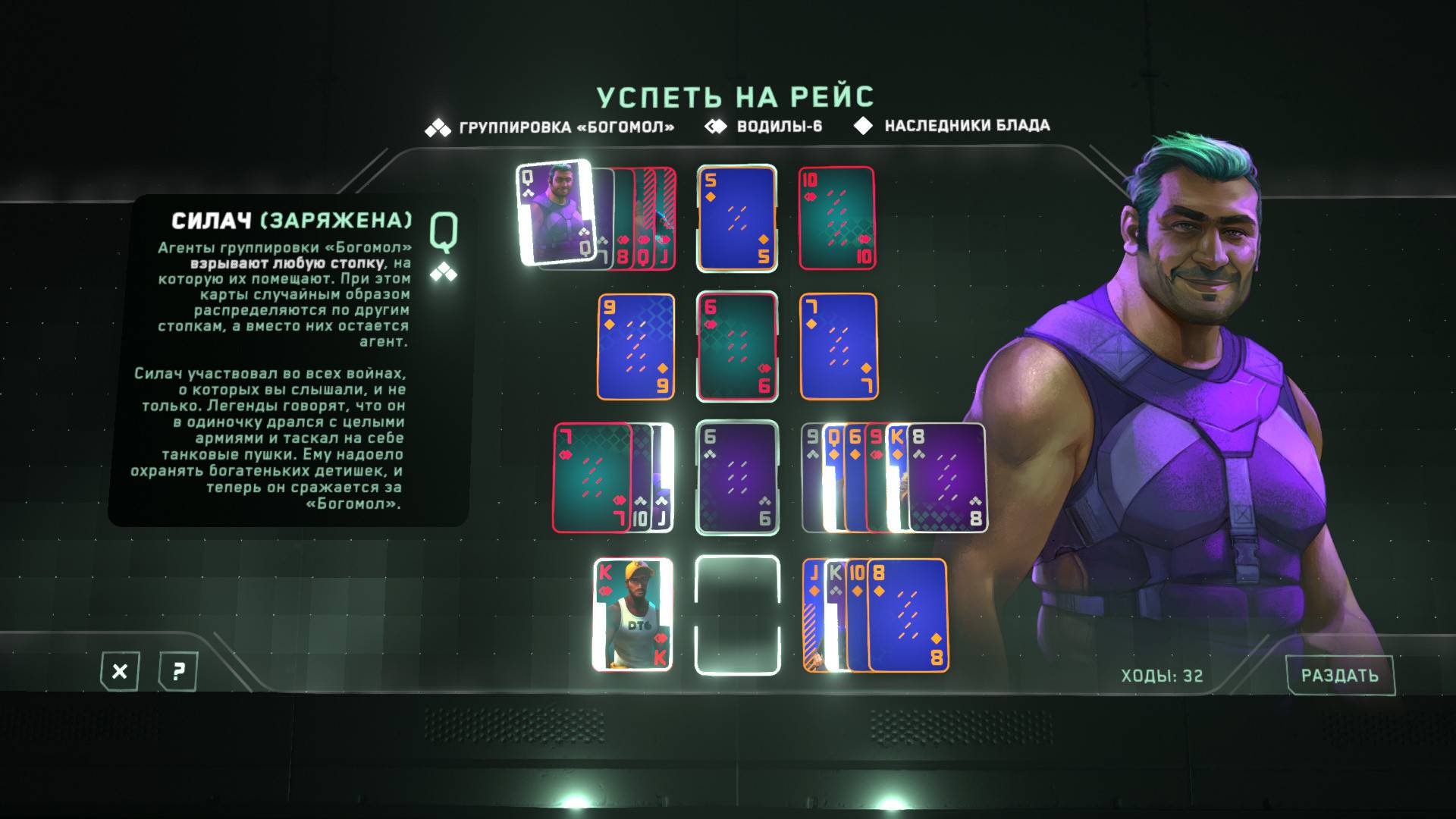Open help with the question mark button
The height and width of the screenshot is (819, 1456).
pyautogui.click(x=178, y=671)
